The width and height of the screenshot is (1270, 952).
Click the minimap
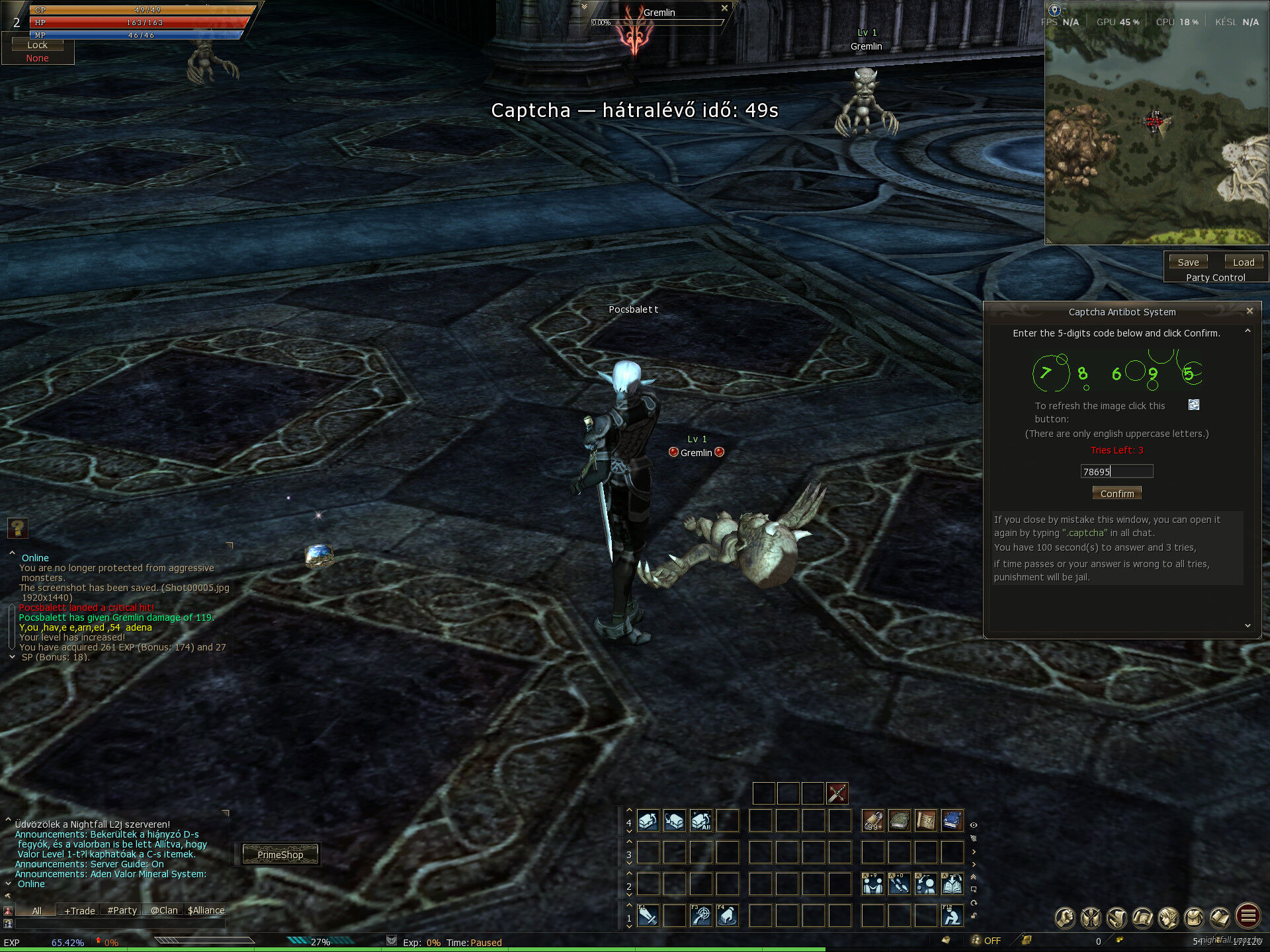tap(1156, 132)
